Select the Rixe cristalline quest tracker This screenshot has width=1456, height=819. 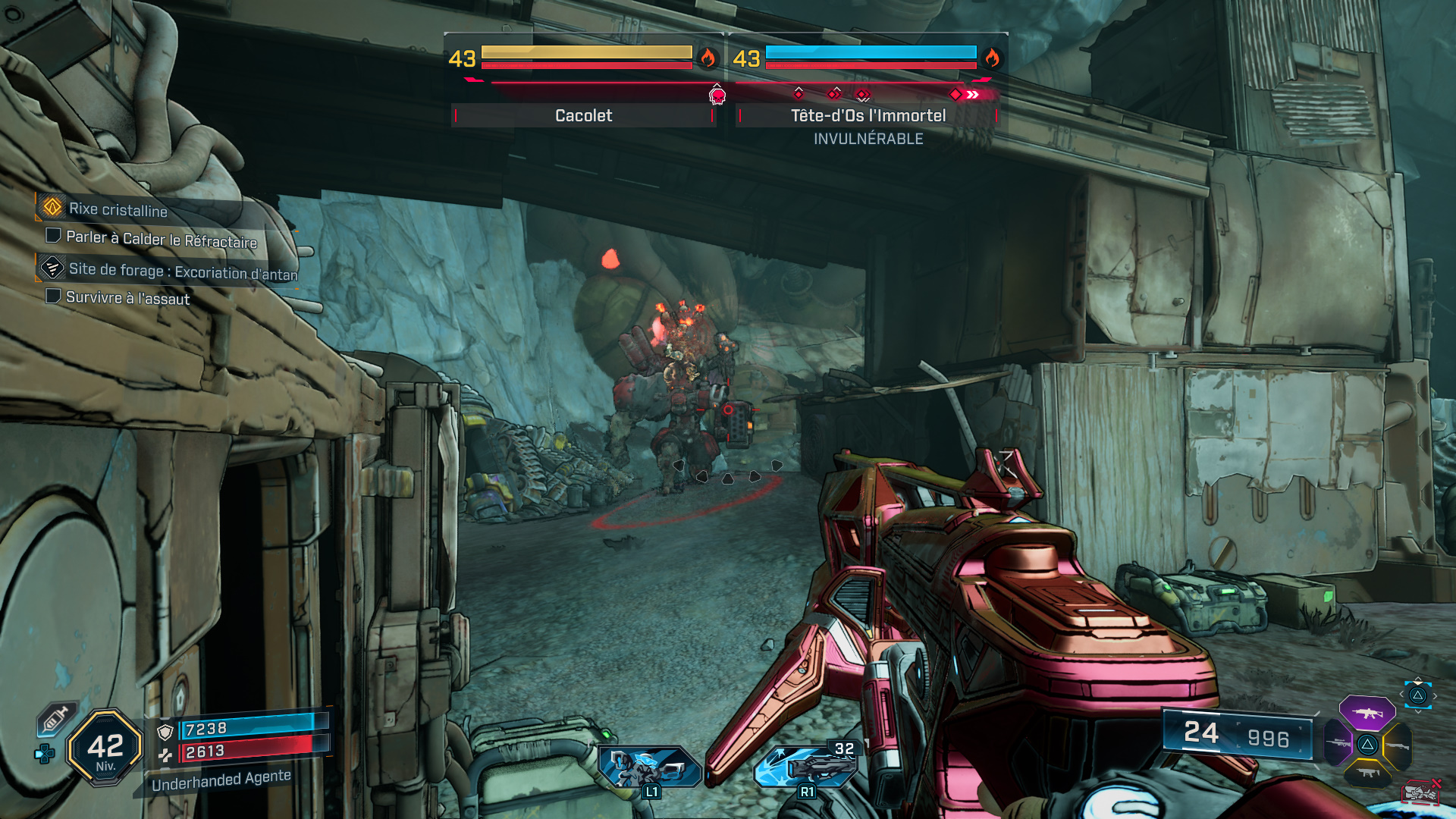point(118,209)
